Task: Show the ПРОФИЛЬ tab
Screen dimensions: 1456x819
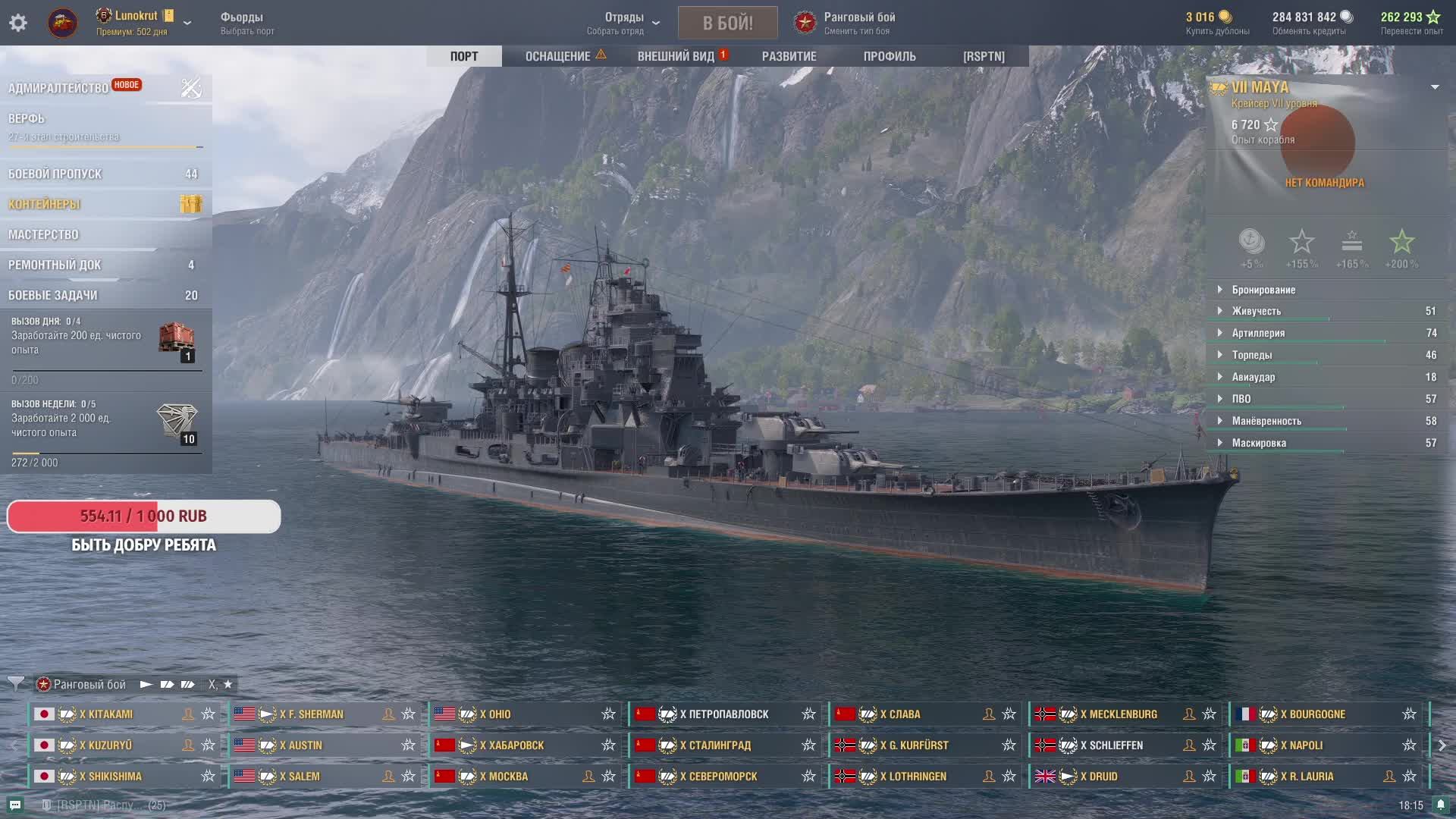Action: pyautogui.click(x=889, y=56)
